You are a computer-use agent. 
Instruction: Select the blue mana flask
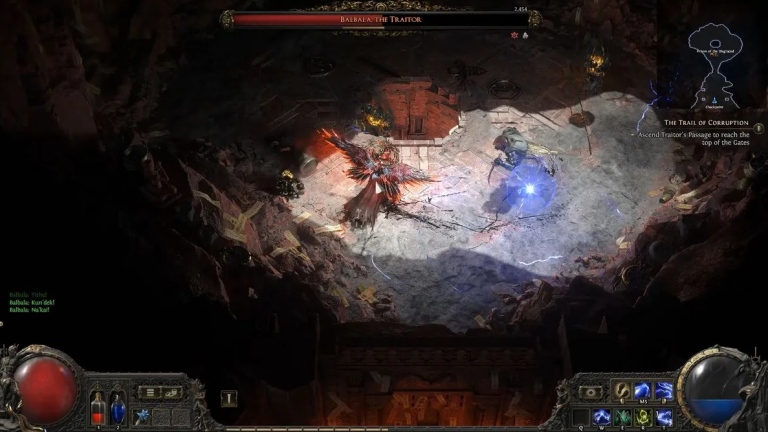tap(117, 406)
